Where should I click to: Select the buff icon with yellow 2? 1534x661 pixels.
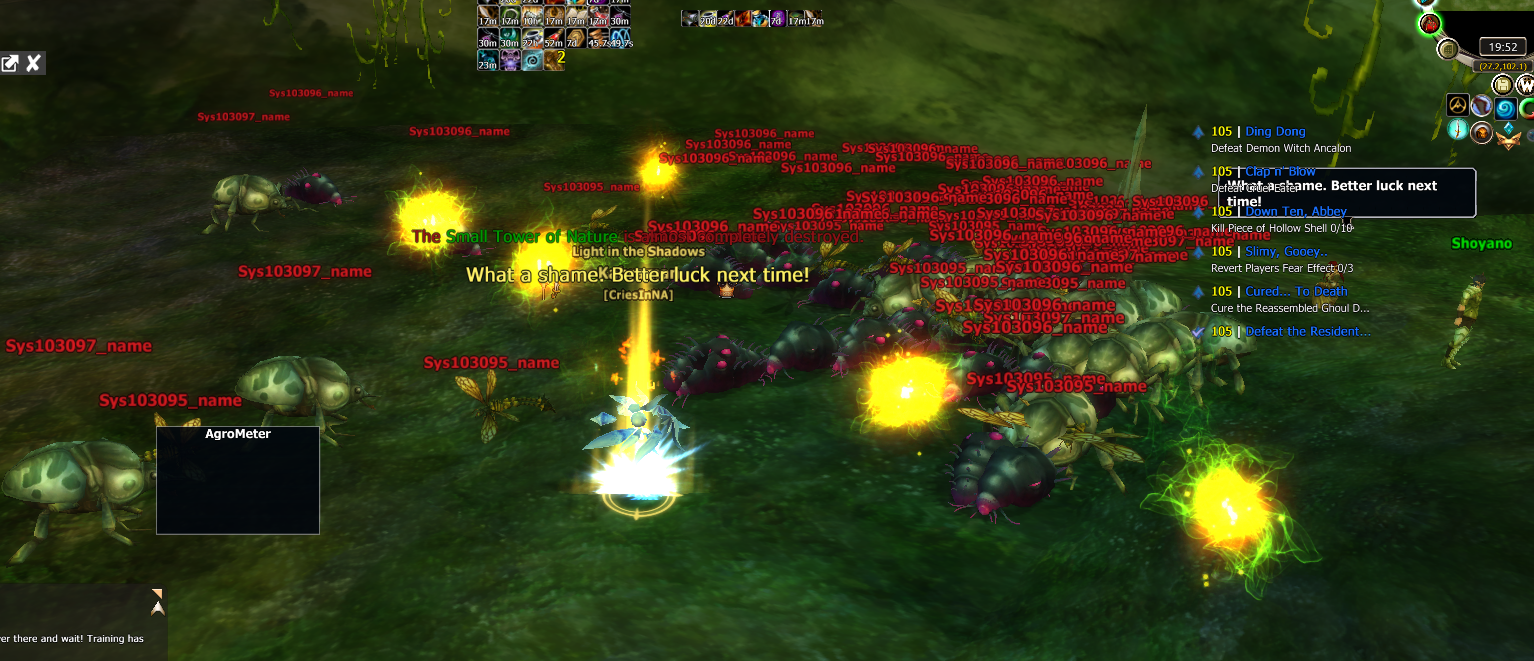[553, 60]
